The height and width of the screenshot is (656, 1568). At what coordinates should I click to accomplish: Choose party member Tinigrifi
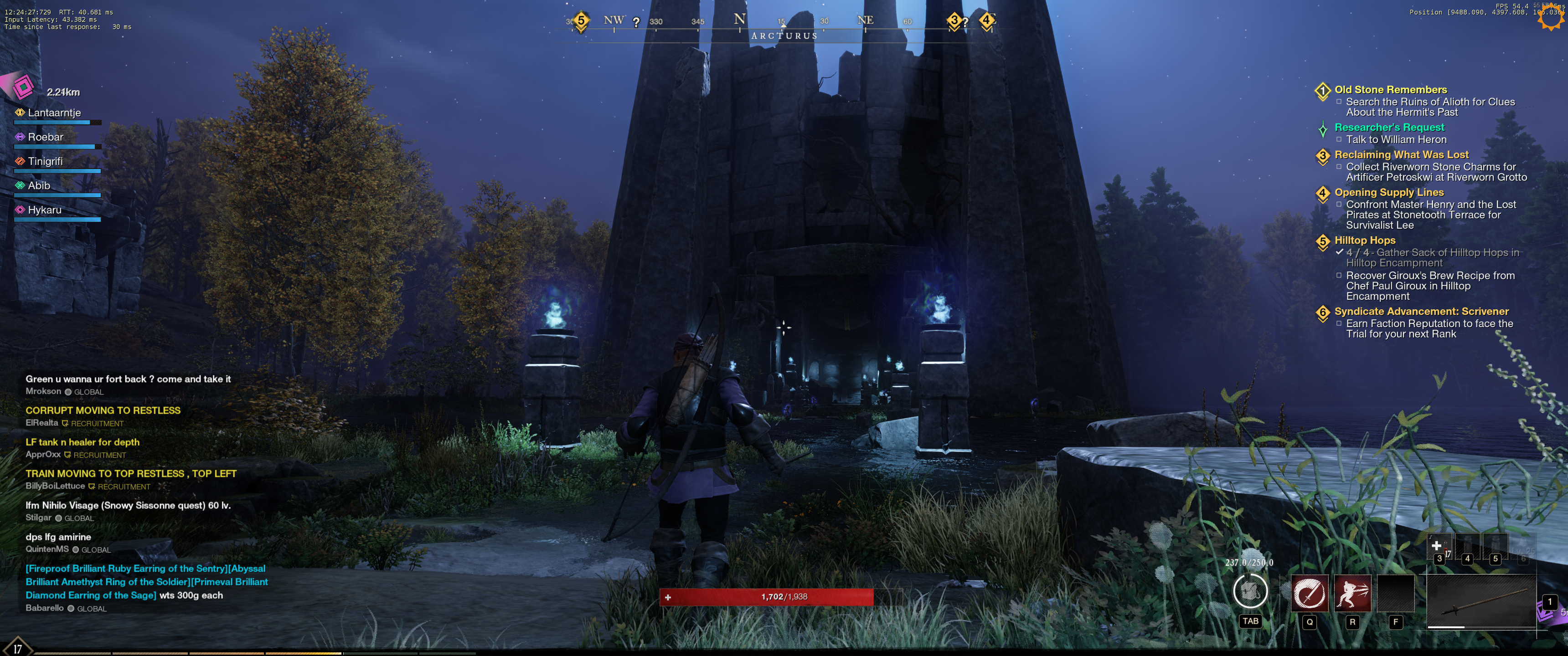pyautogui.click(x=45, y=161)
